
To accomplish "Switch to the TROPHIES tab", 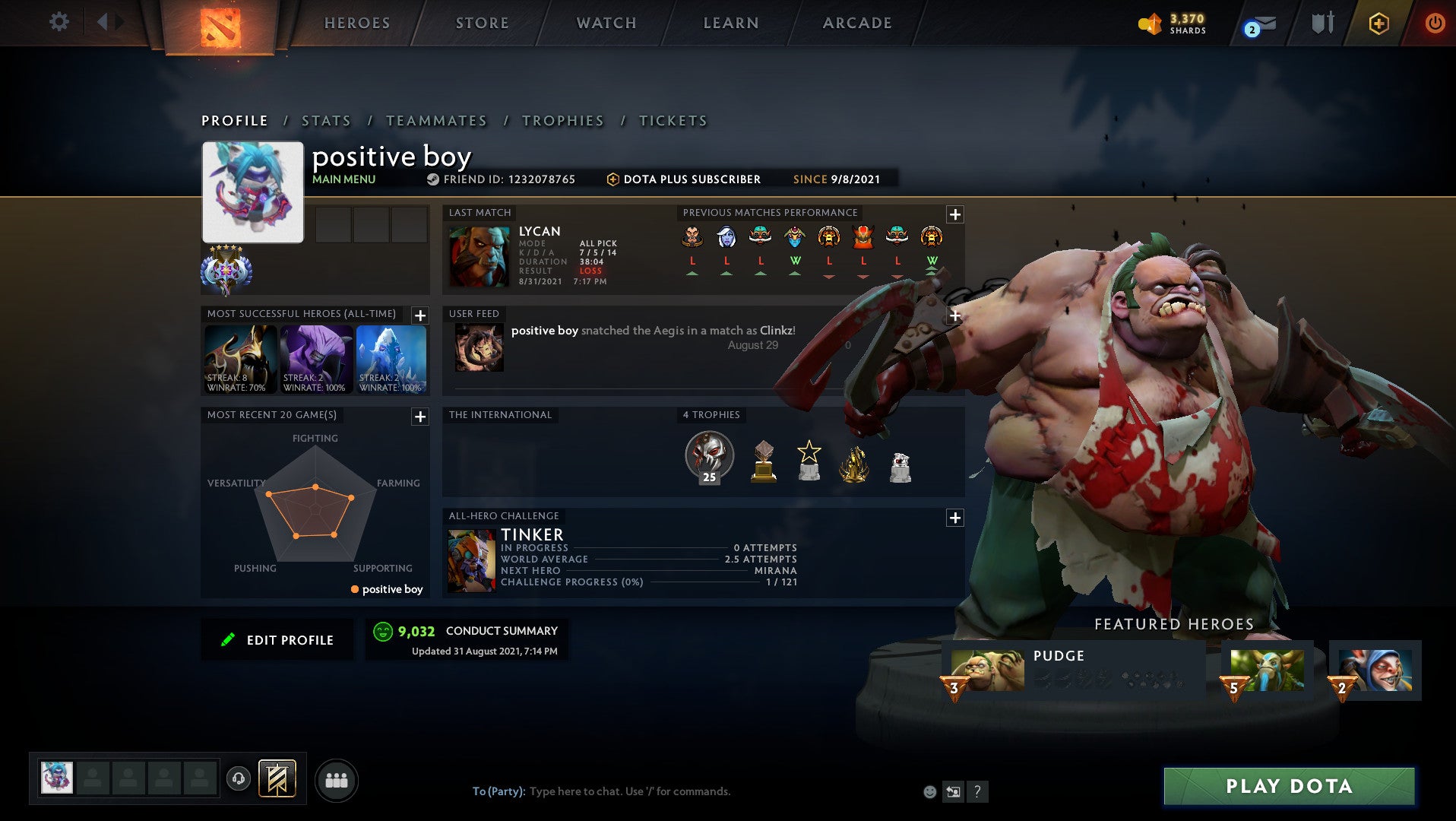I will [x=562, y=120].
